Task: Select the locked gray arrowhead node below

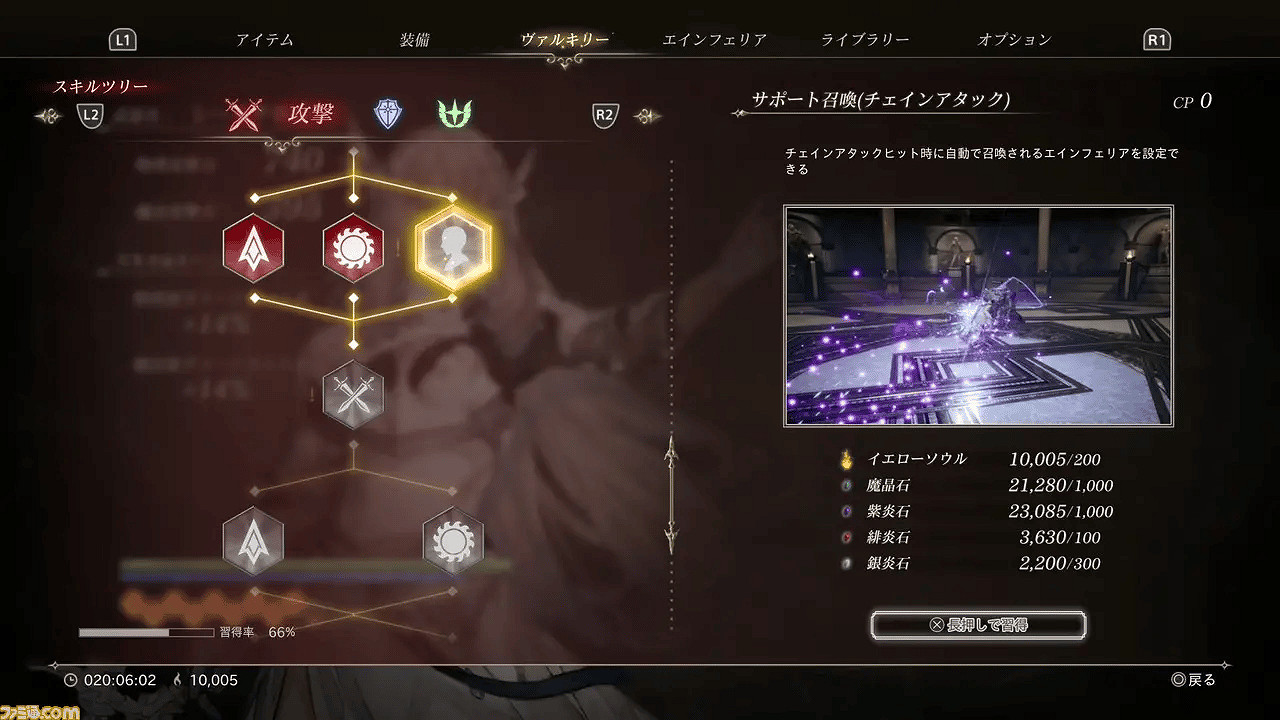Action: point(254,541)
